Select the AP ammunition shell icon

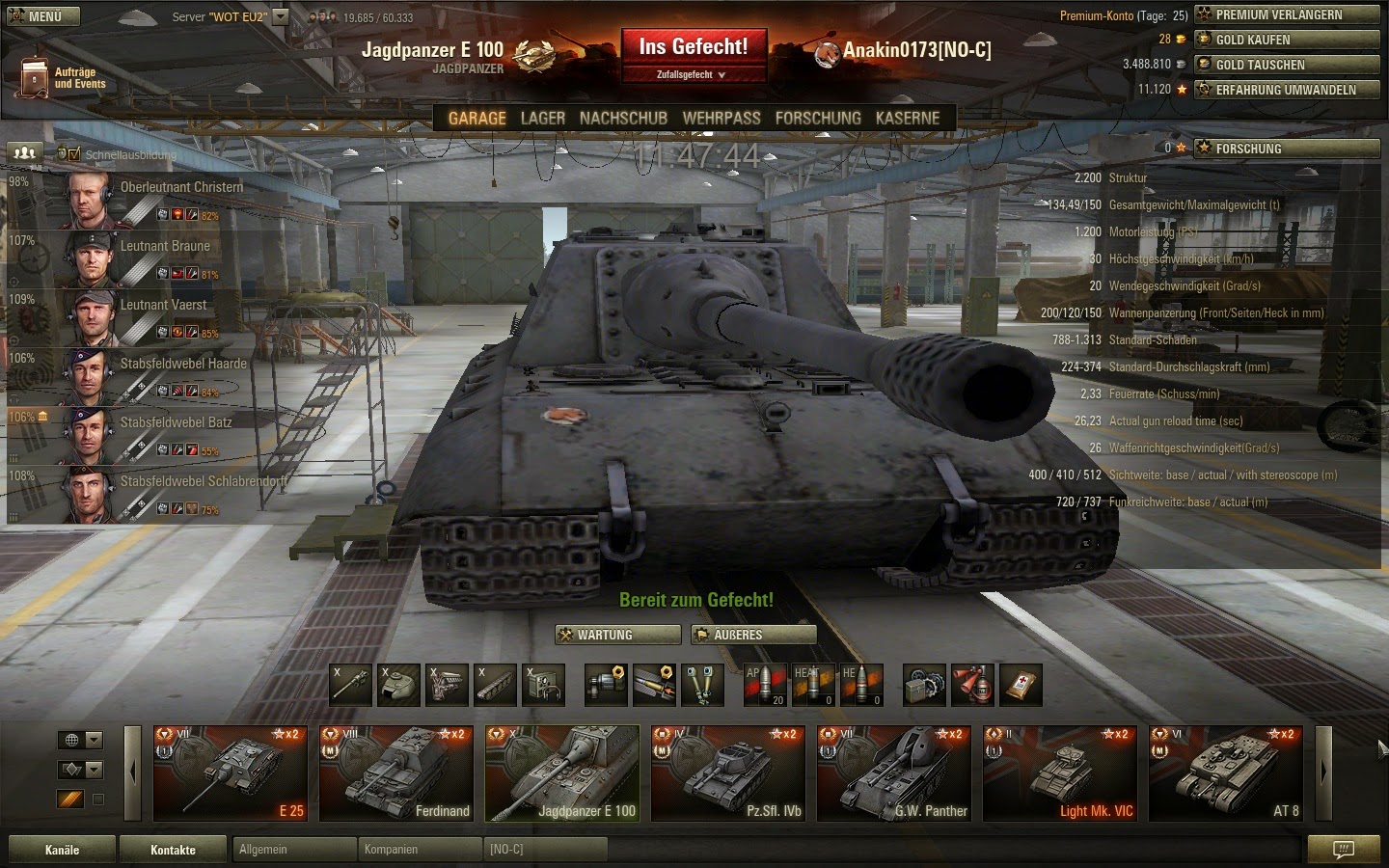pos(765,685)
